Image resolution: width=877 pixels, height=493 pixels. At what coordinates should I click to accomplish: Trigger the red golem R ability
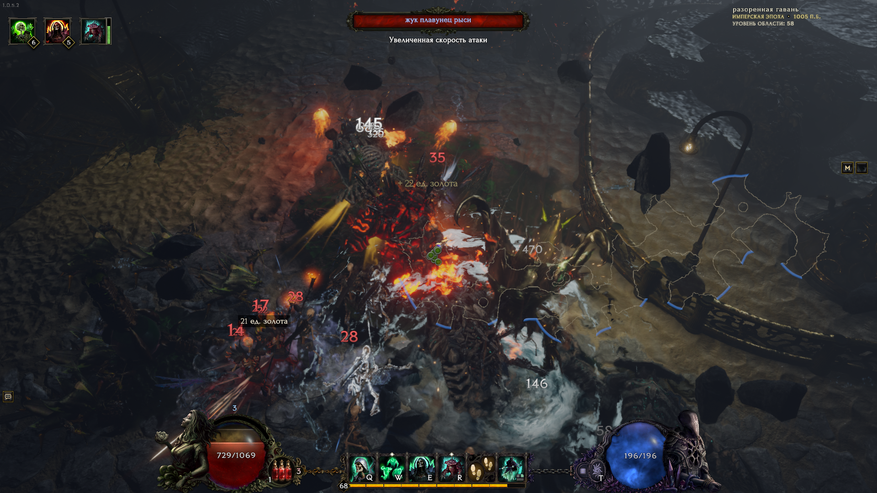(x=452, y=467)
